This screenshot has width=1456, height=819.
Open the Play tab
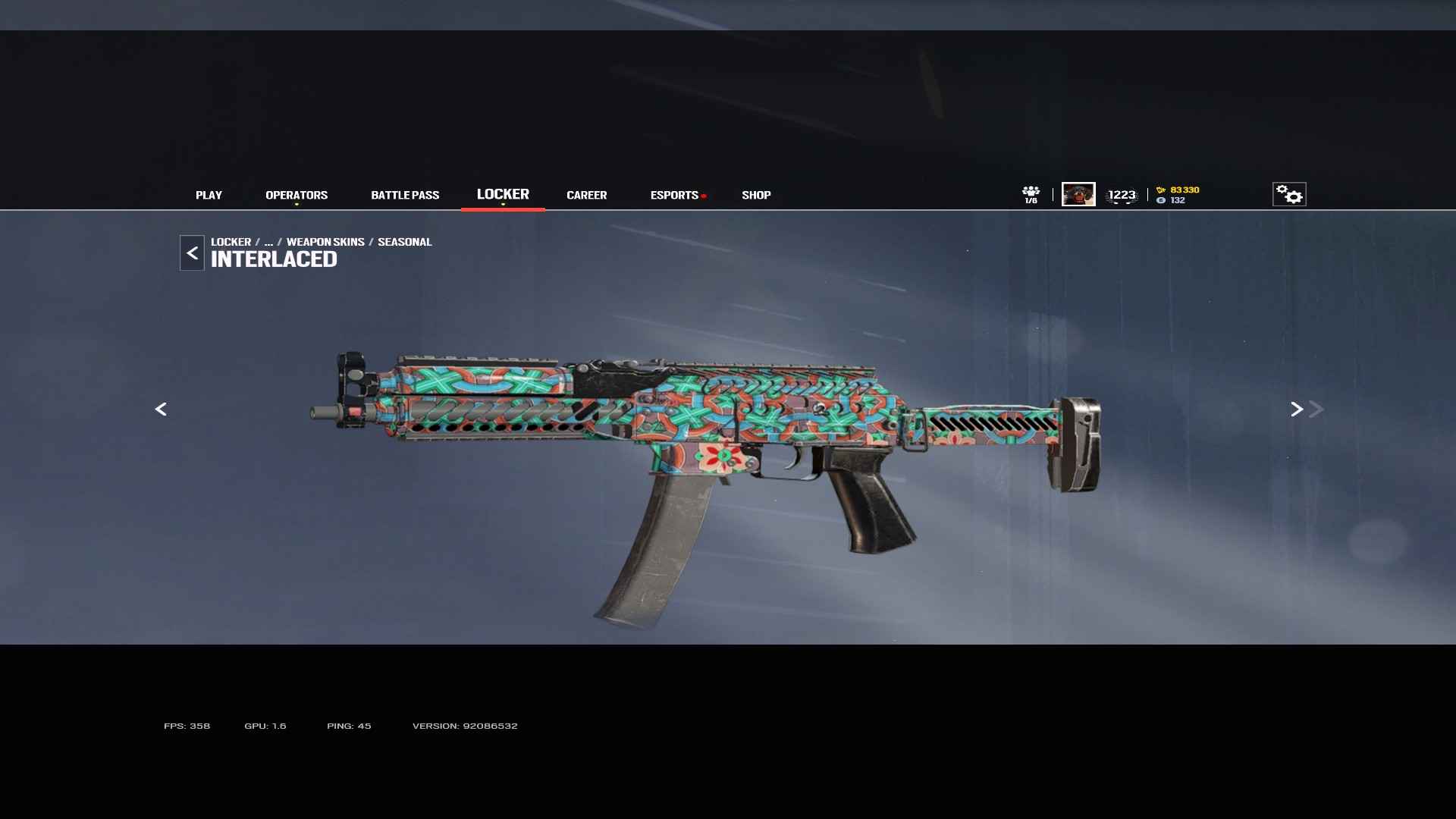click(x=209, y=195)
